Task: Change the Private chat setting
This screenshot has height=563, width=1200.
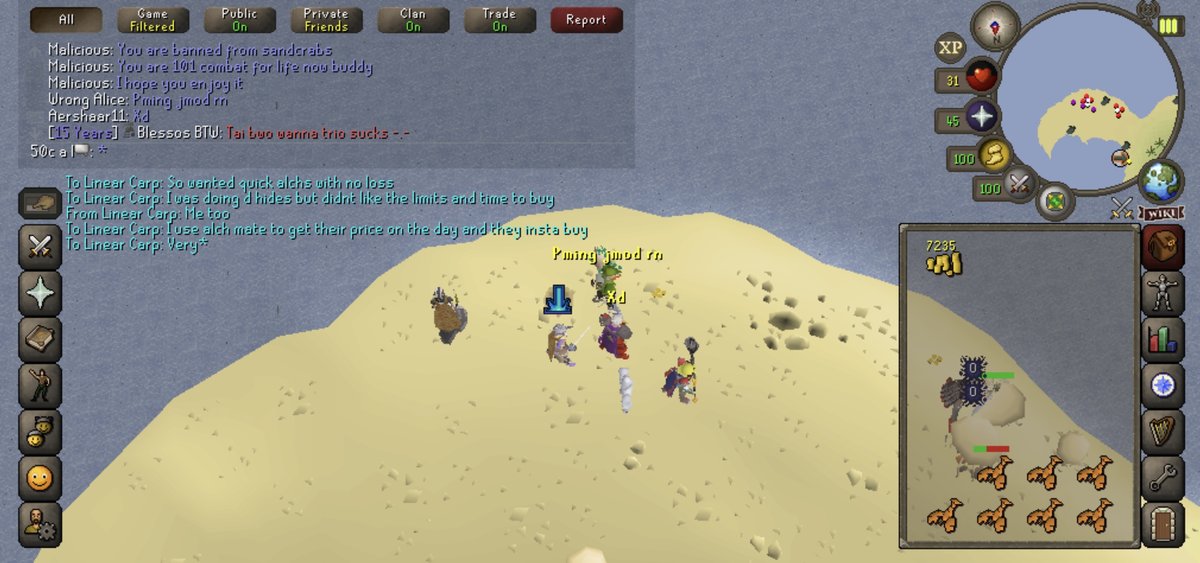Action: click(326, 19)
